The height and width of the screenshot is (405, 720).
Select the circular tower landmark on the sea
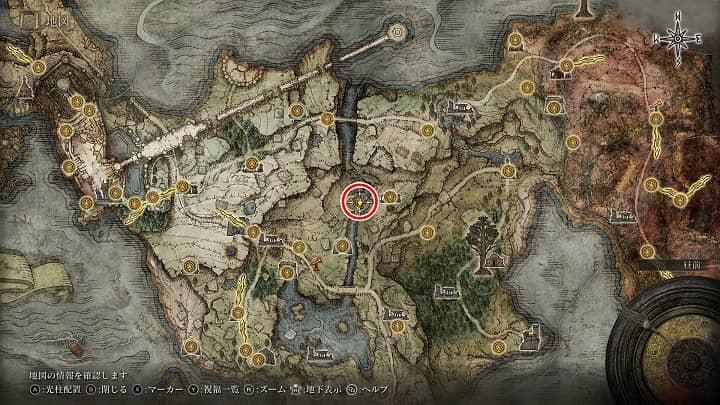click(398, 34)
